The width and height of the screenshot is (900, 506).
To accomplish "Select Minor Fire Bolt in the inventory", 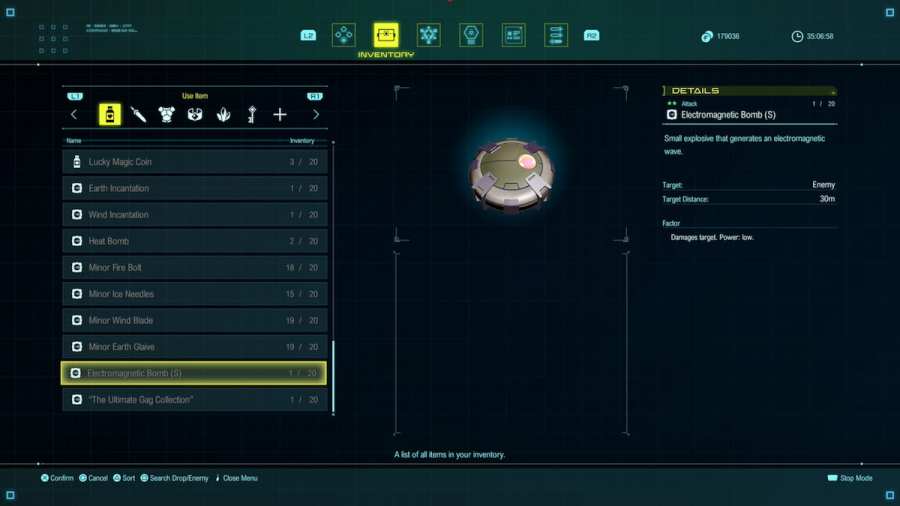I will coord(195,268).
